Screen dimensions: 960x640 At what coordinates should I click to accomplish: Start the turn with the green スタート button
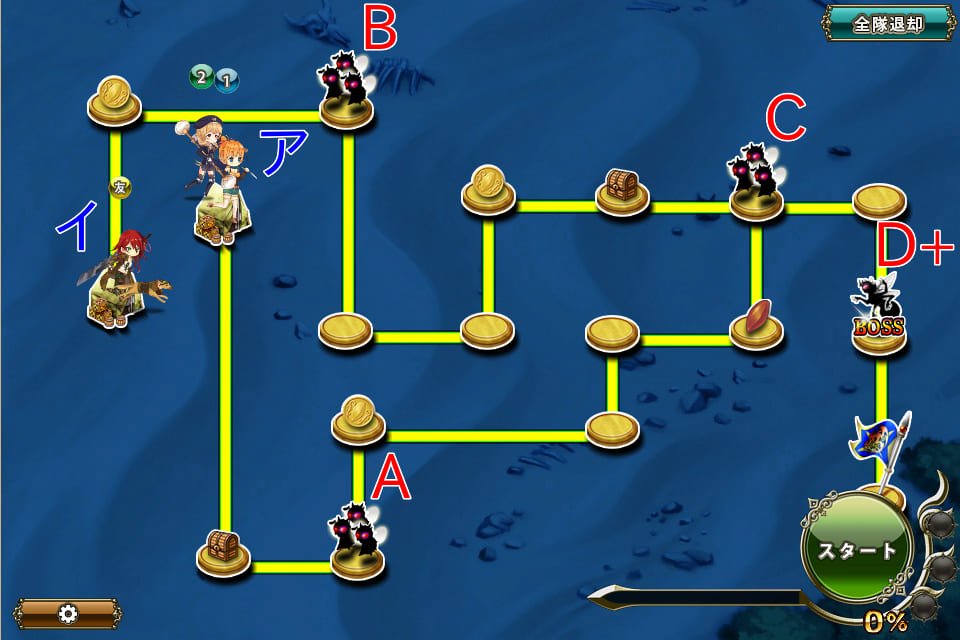point(855,549)
